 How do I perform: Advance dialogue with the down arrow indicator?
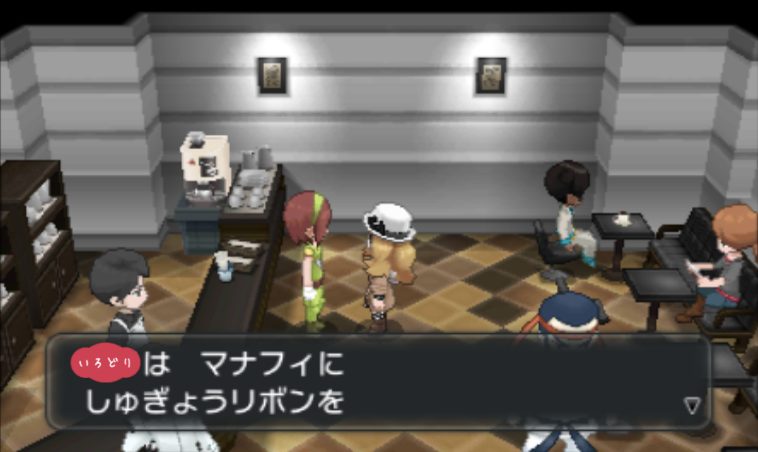point(691,405)
